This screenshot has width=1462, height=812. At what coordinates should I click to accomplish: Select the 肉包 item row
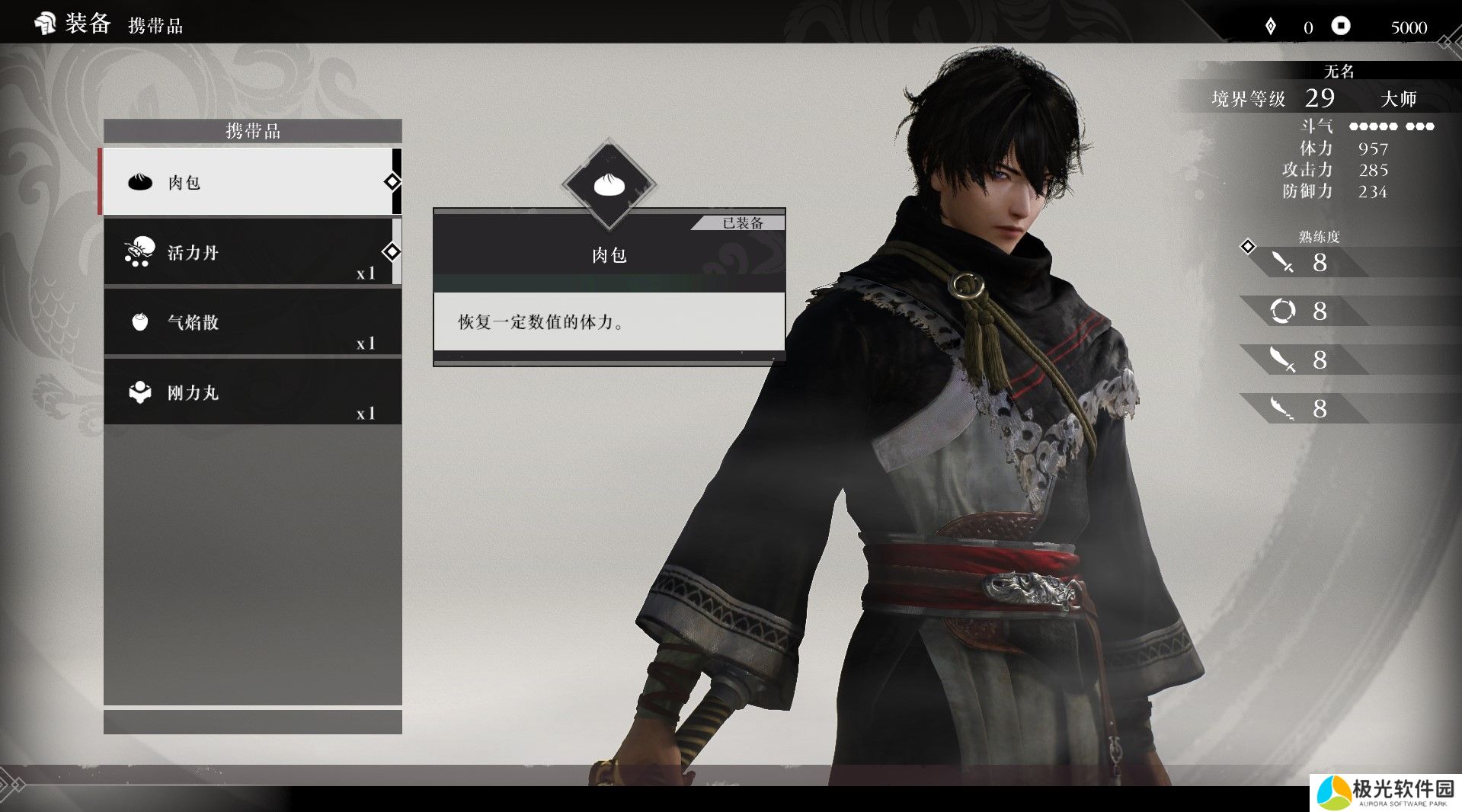(251, 182)
